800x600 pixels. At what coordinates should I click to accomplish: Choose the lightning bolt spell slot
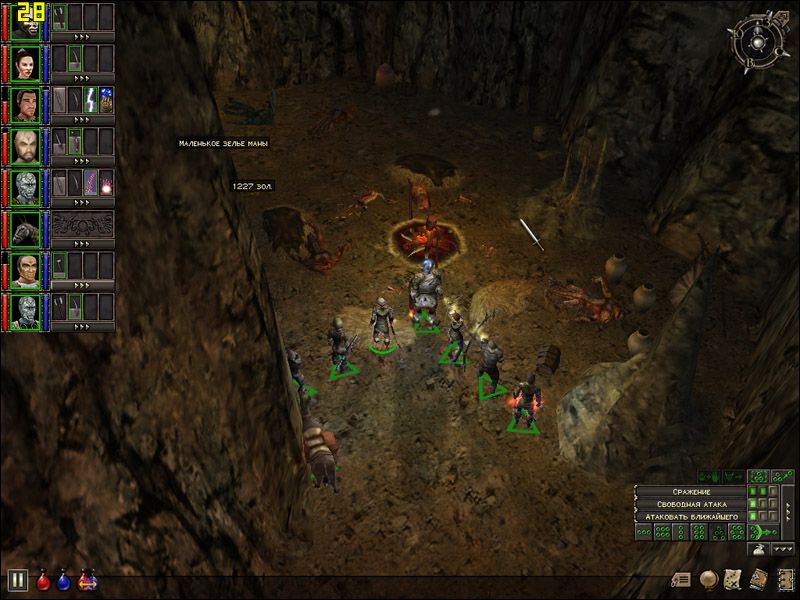(90, 100)
